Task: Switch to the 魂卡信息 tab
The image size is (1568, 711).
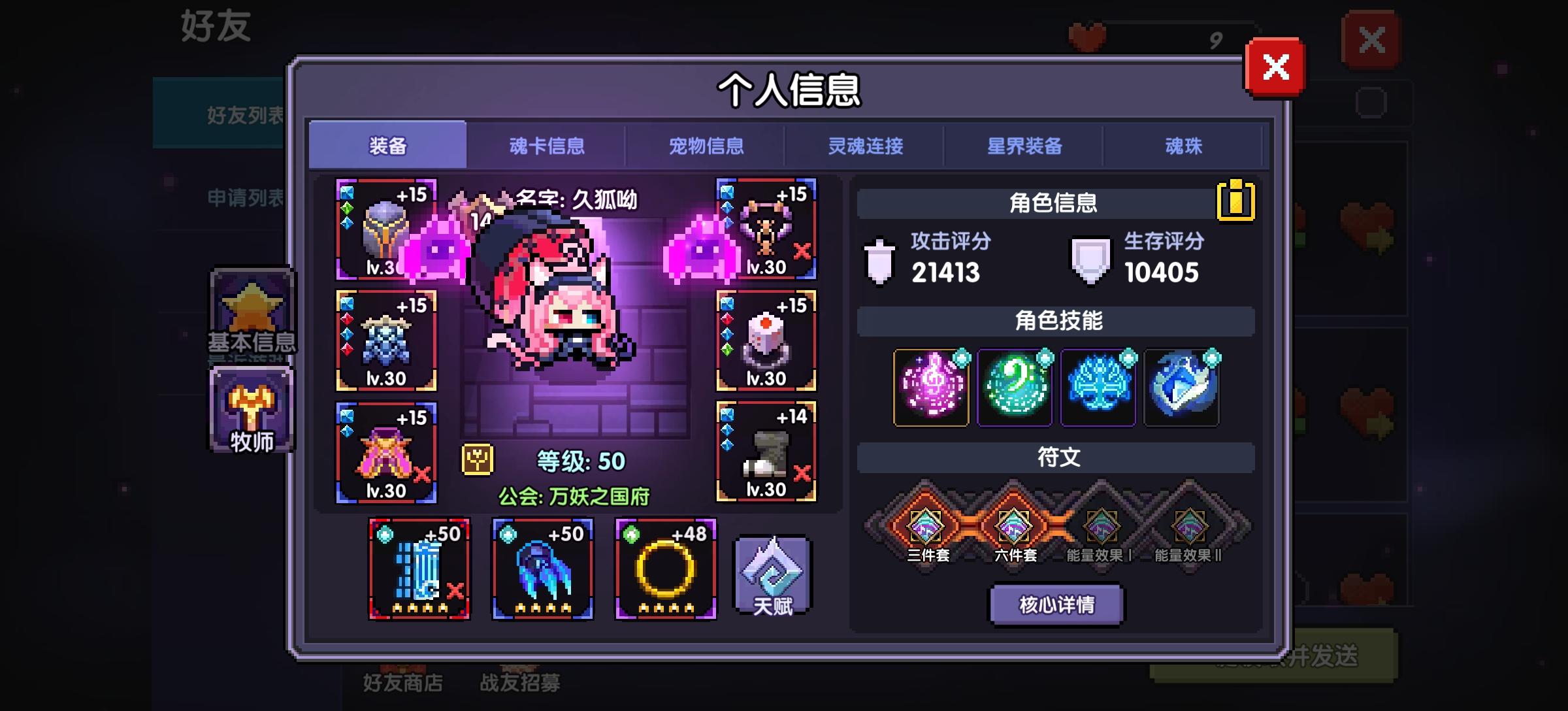Action: [547, 146]
